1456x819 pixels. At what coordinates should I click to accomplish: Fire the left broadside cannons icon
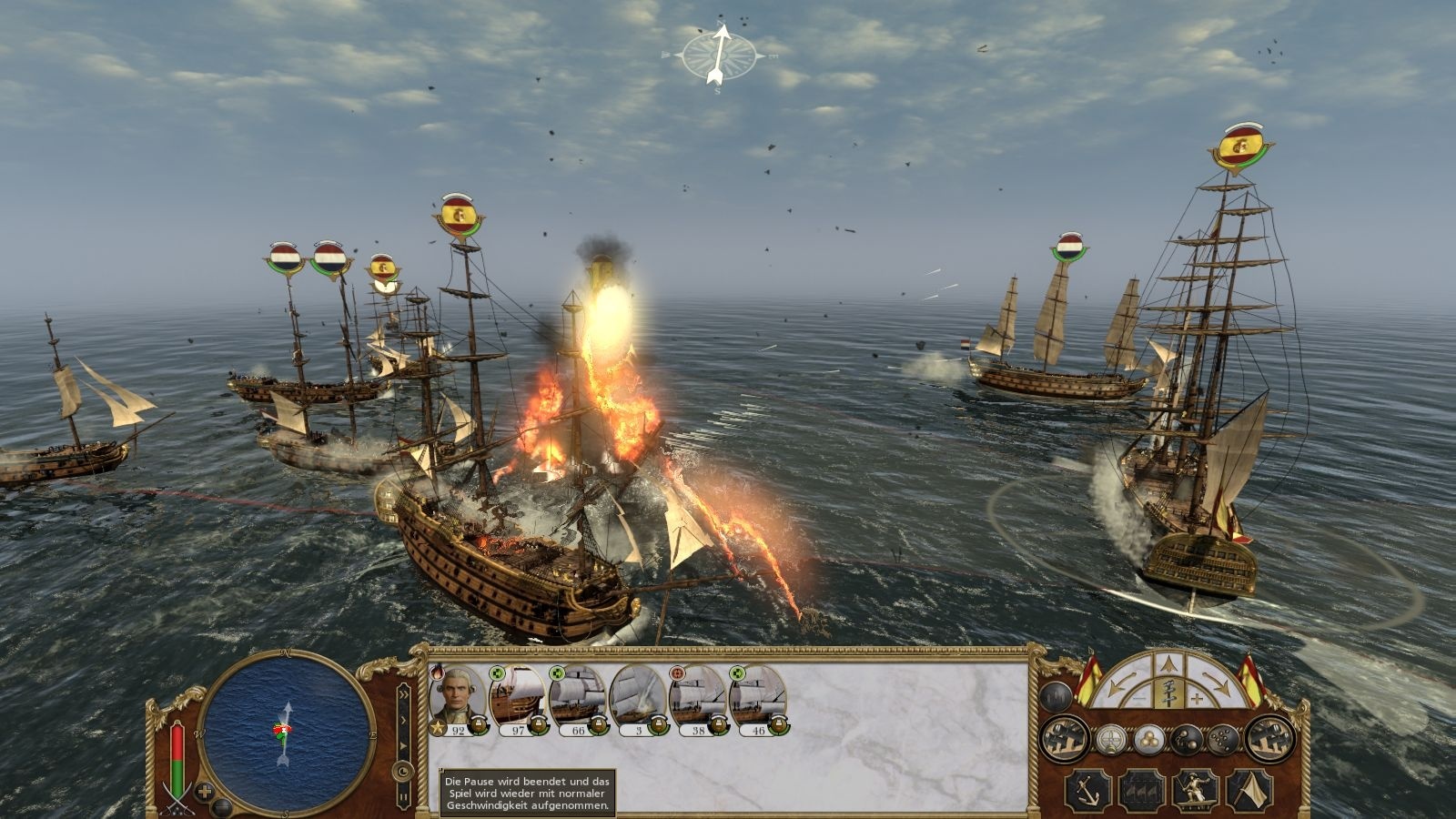pyautogui.click(x=1062, y=738)
